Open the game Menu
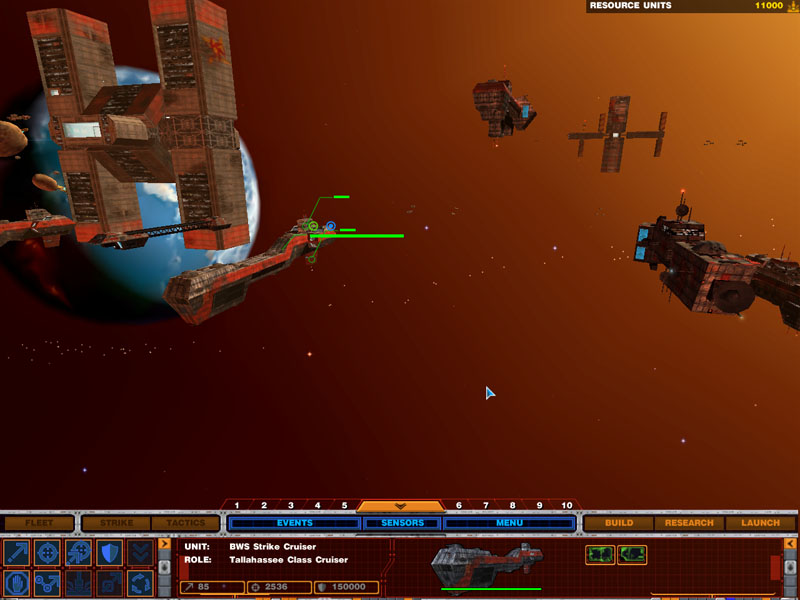Screen dimensions: 800x600 [509, 523]
